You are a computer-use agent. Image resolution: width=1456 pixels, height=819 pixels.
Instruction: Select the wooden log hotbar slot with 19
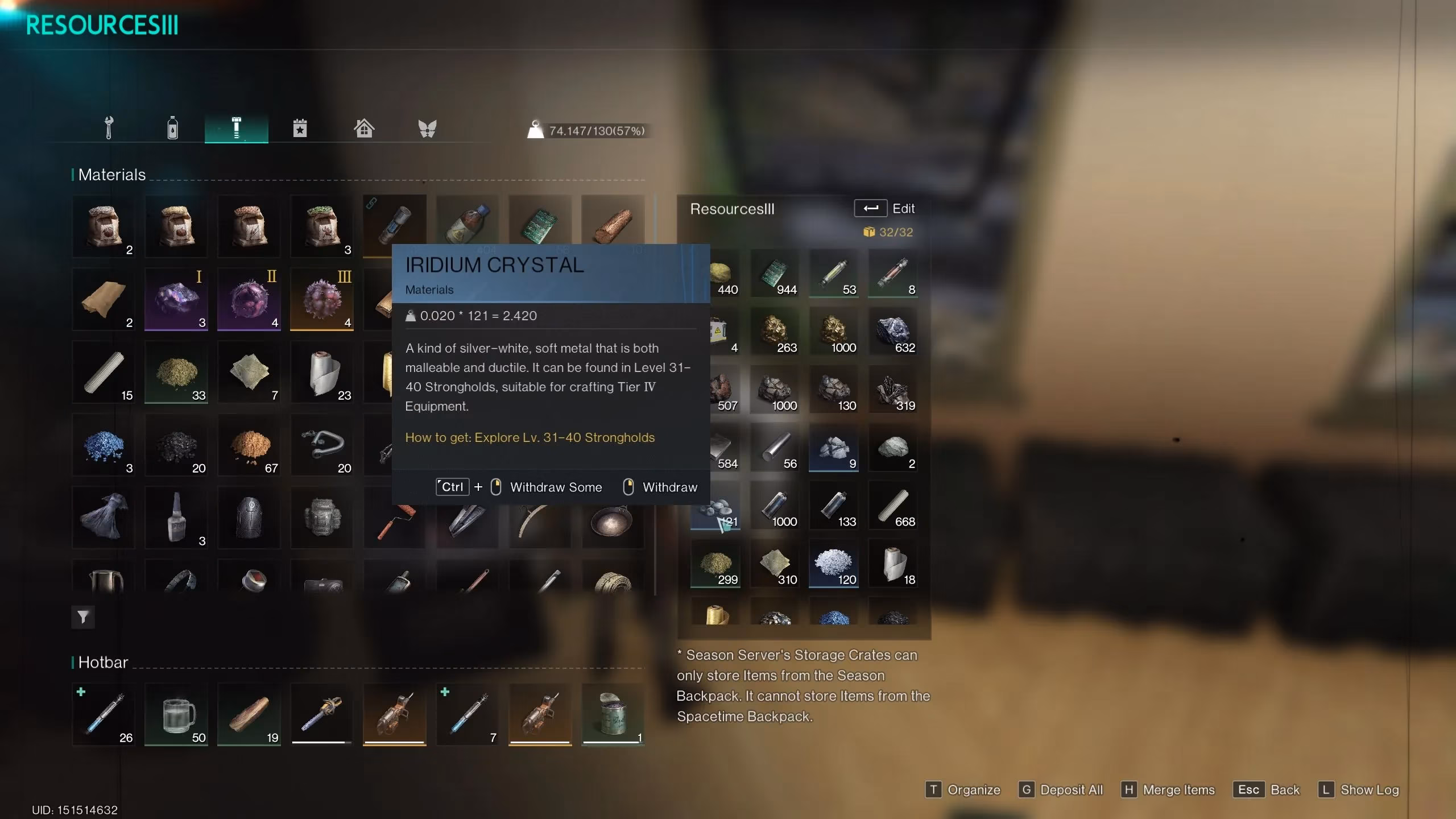point(249,715)
